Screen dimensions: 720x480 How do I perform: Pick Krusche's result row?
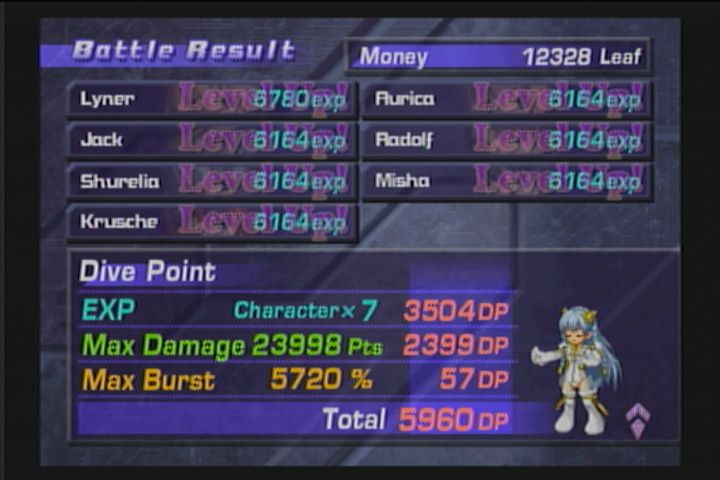(x=211, y=223)
